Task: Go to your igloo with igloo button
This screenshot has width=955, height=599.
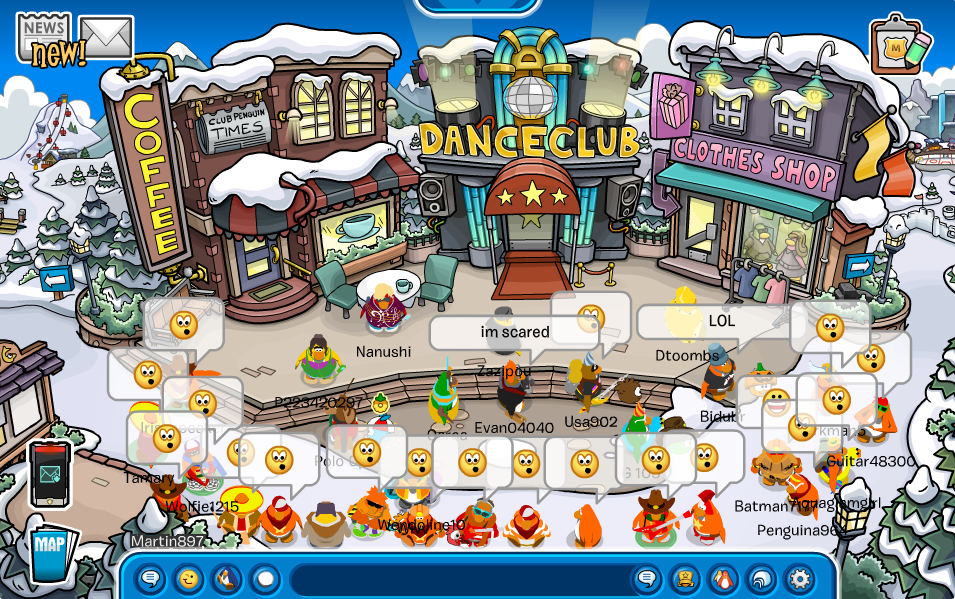Action: (x=761, y=578)
